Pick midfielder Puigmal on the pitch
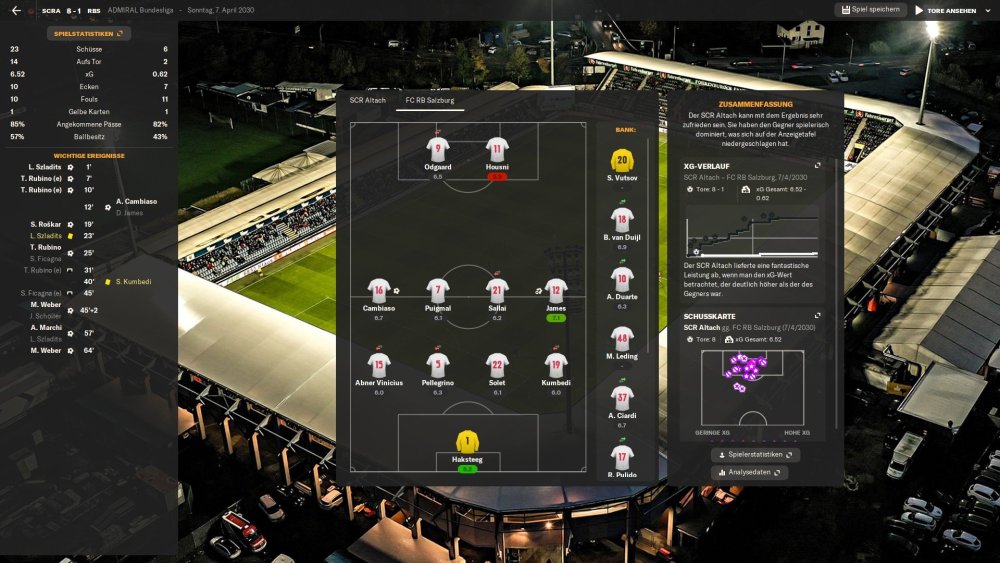 click(x=438, y=291)
